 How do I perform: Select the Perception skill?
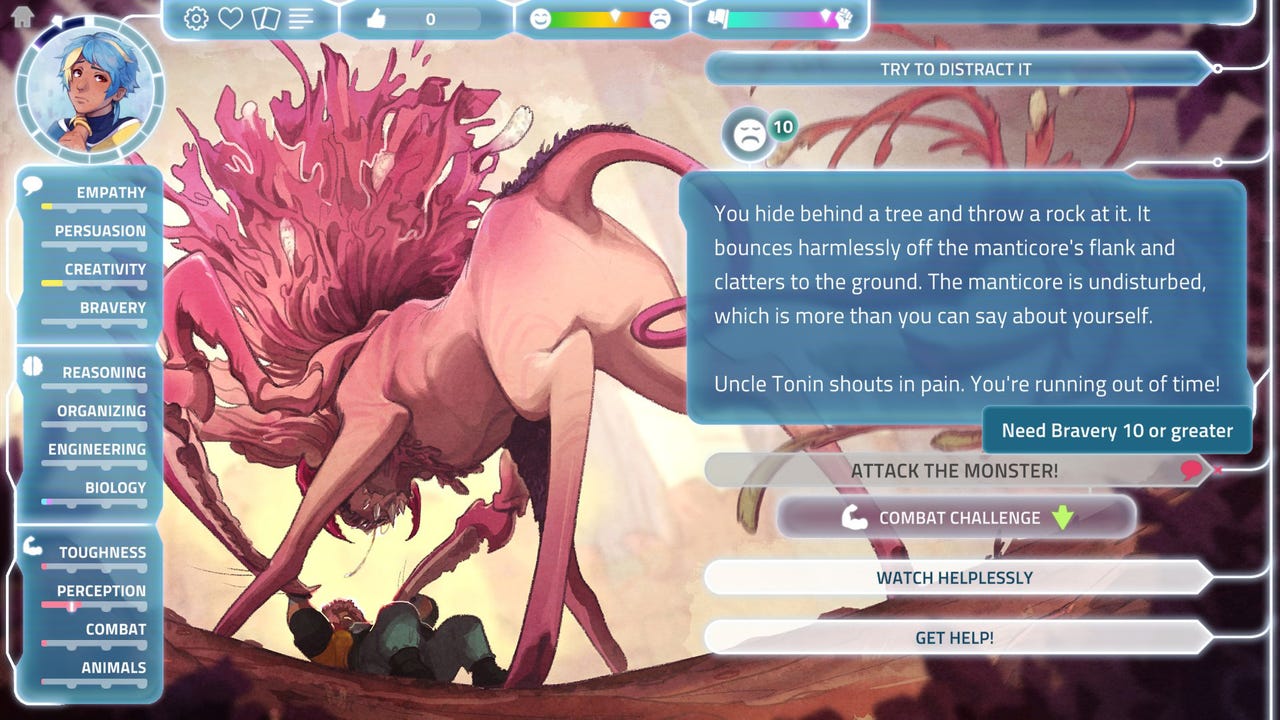click(x=100, y=591)
